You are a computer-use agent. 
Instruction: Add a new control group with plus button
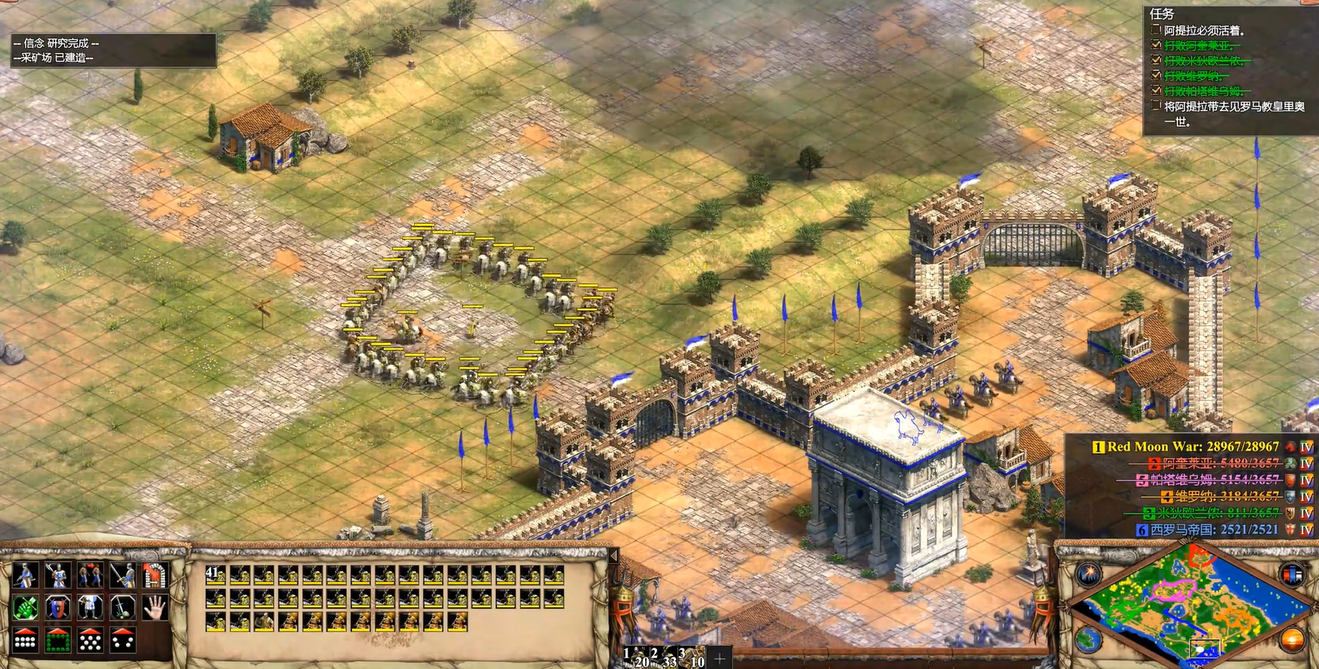click(718, 659)
